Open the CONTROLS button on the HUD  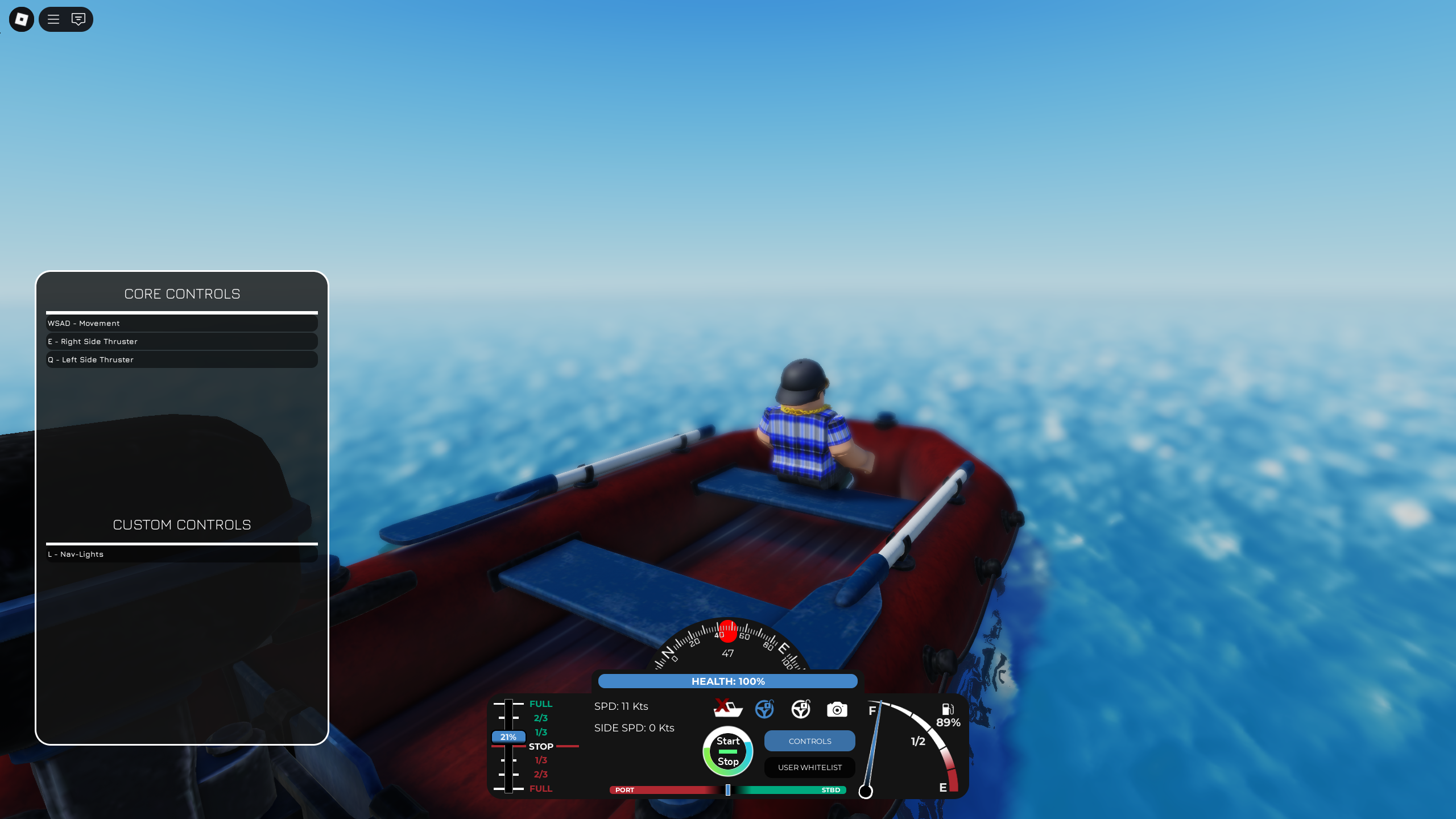(809, 741)
